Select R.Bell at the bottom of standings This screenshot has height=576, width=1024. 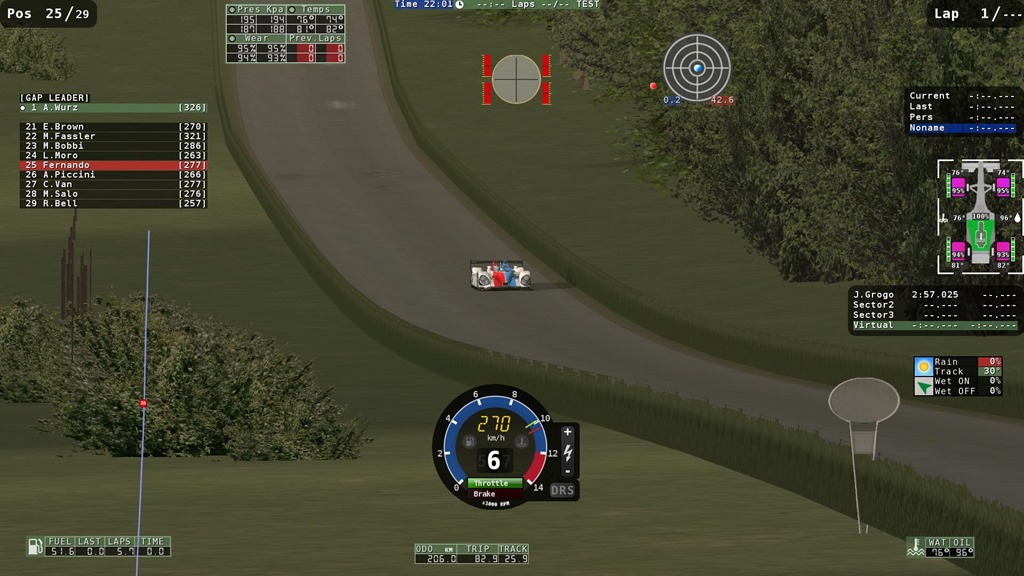coord(113,203)
